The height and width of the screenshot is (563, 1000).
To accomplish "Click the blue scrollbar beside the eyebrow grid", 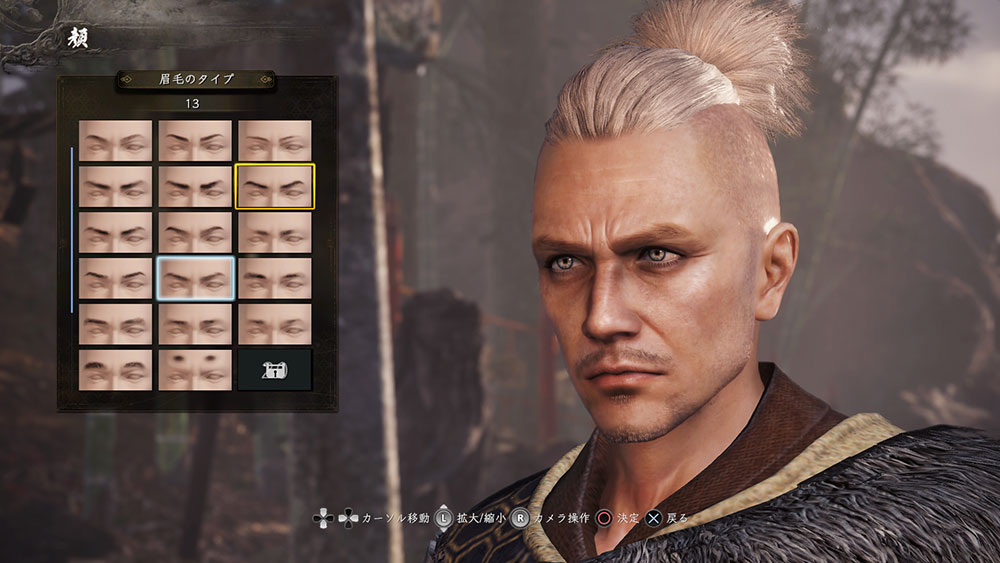I will tap(72, 230).
